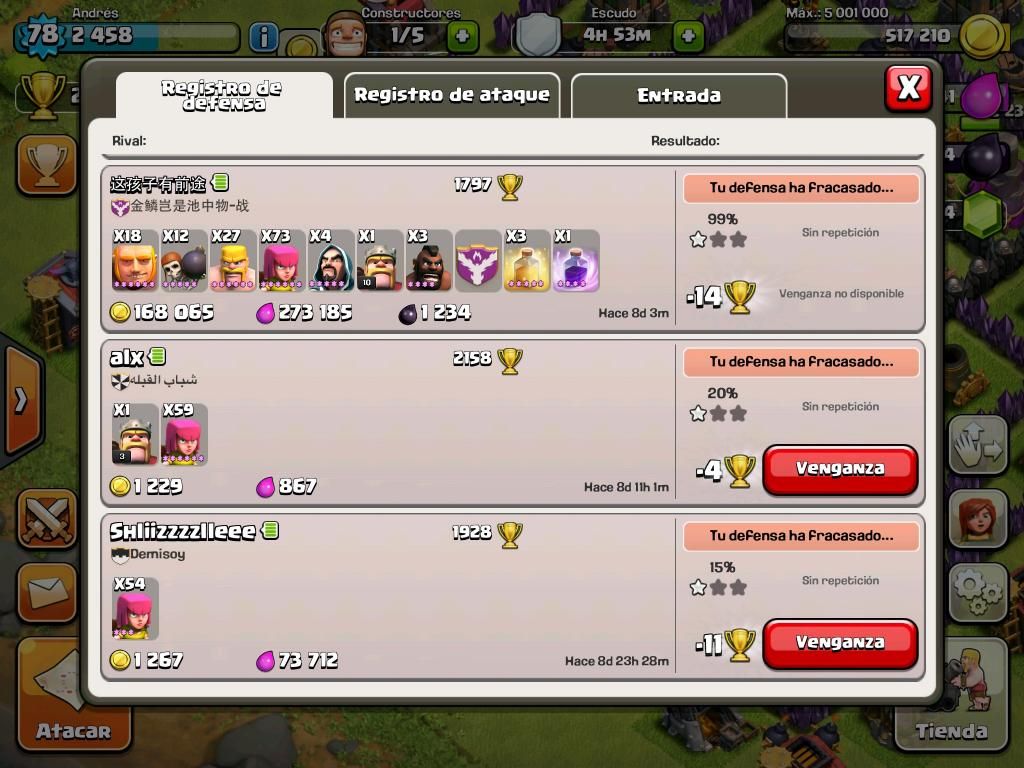Open the gear settings button
Screen dimensions: 1024x768
click(x=977, y=592)
